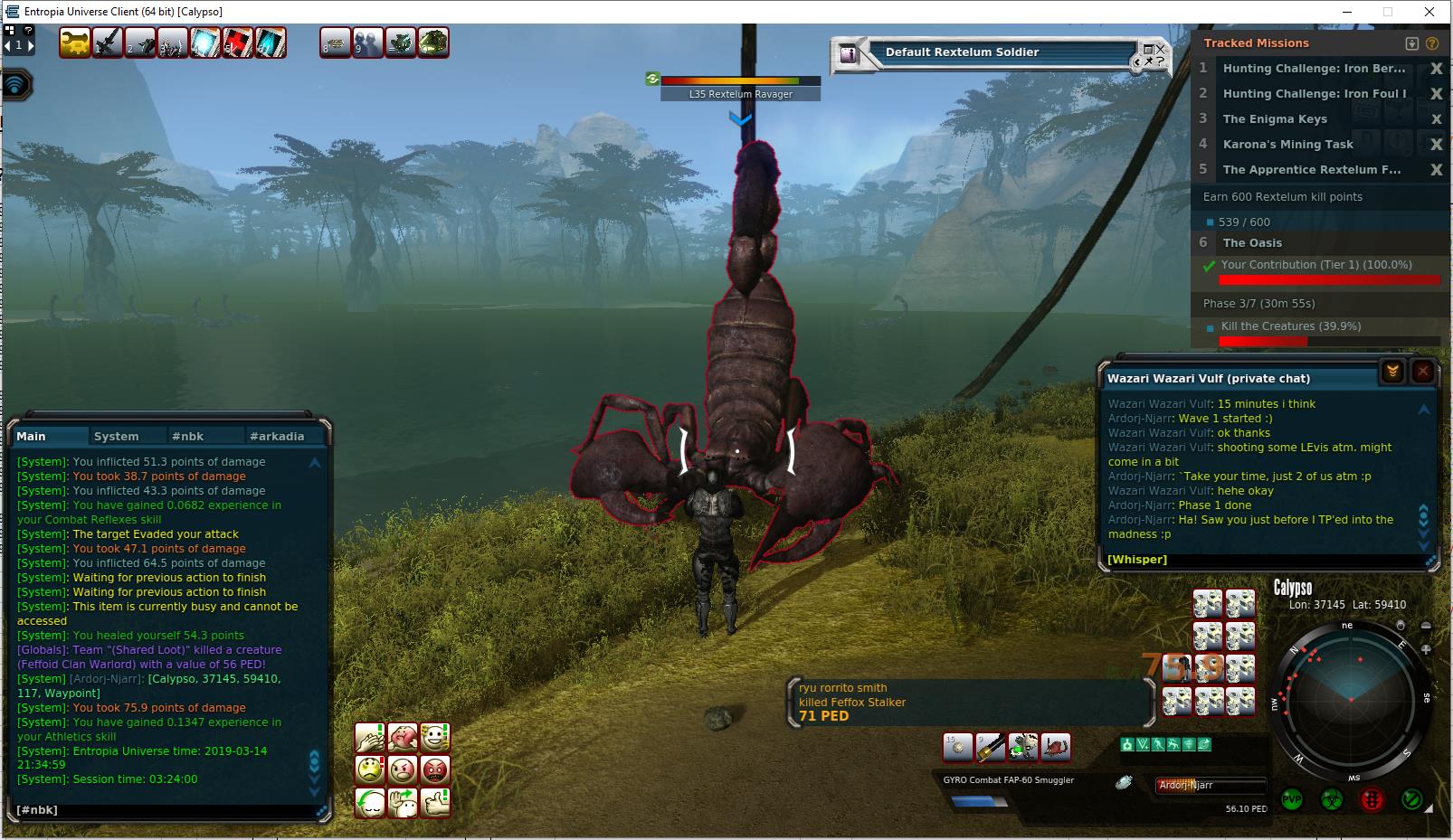Zoom out the radar with minus button
This screenshot has height=840, width=1453.
(1427, 627)
